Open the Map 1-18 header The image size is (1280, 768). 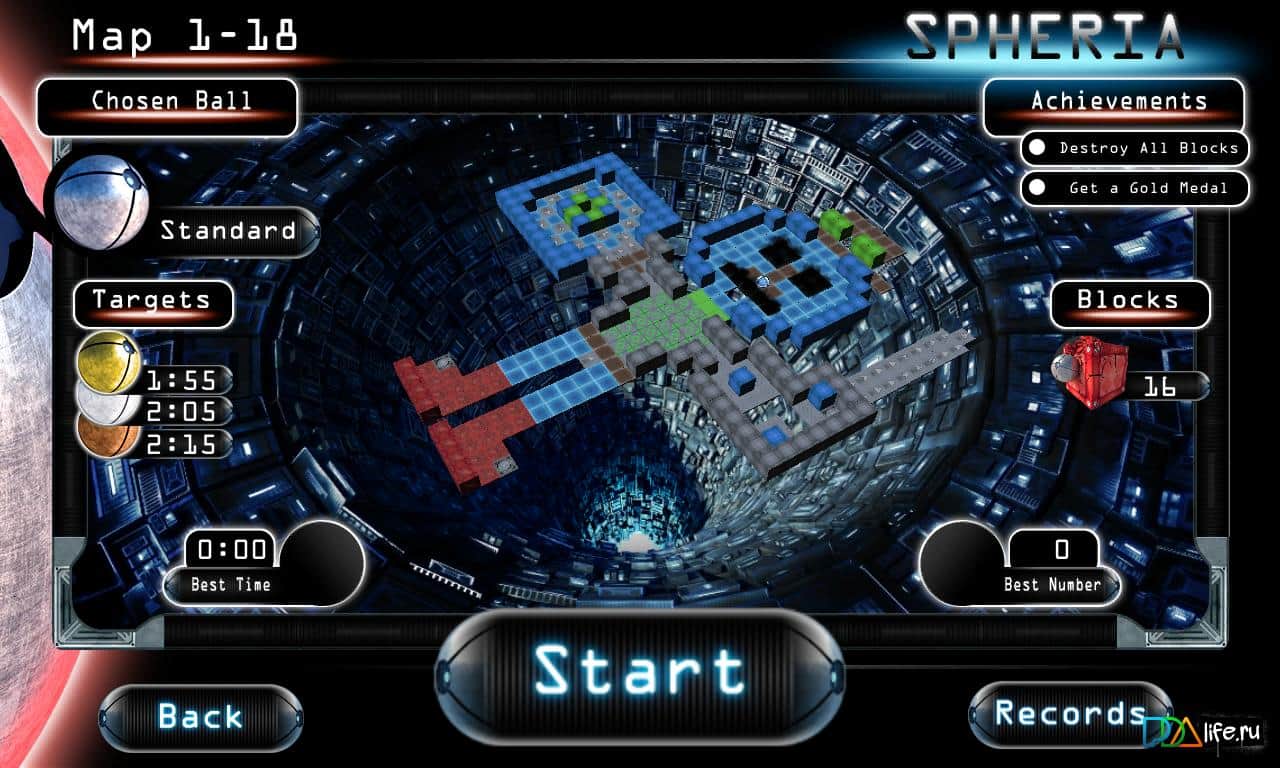click(183, 36)
